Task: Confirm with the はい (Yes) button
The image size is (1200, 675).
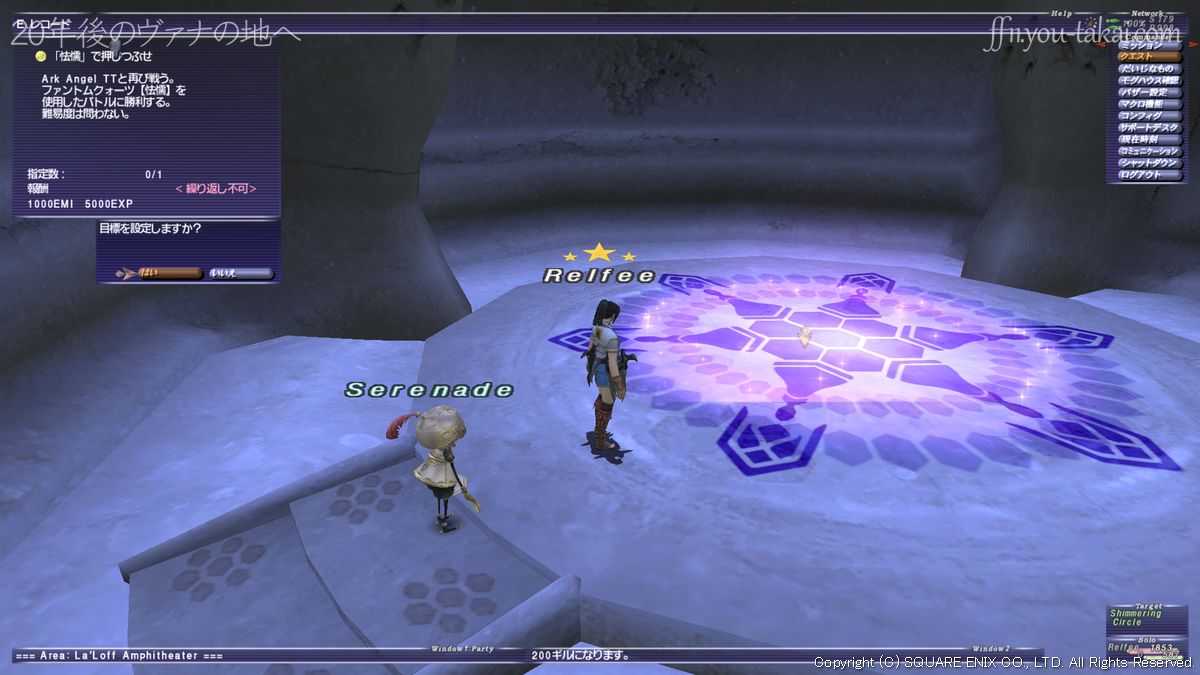Action: point(160,272)
